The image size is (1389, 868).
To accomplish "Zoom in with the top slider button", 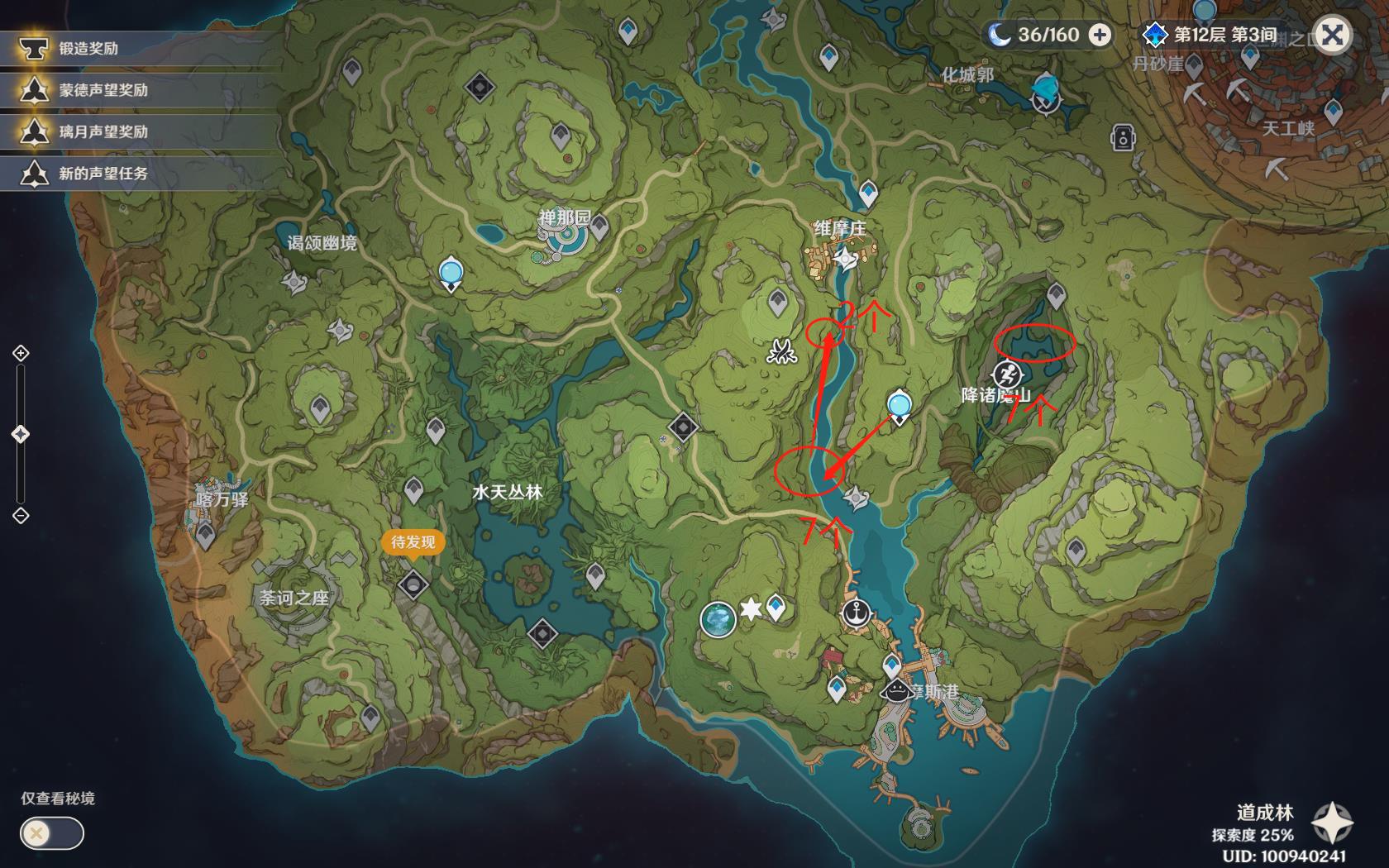I will 21,354.
